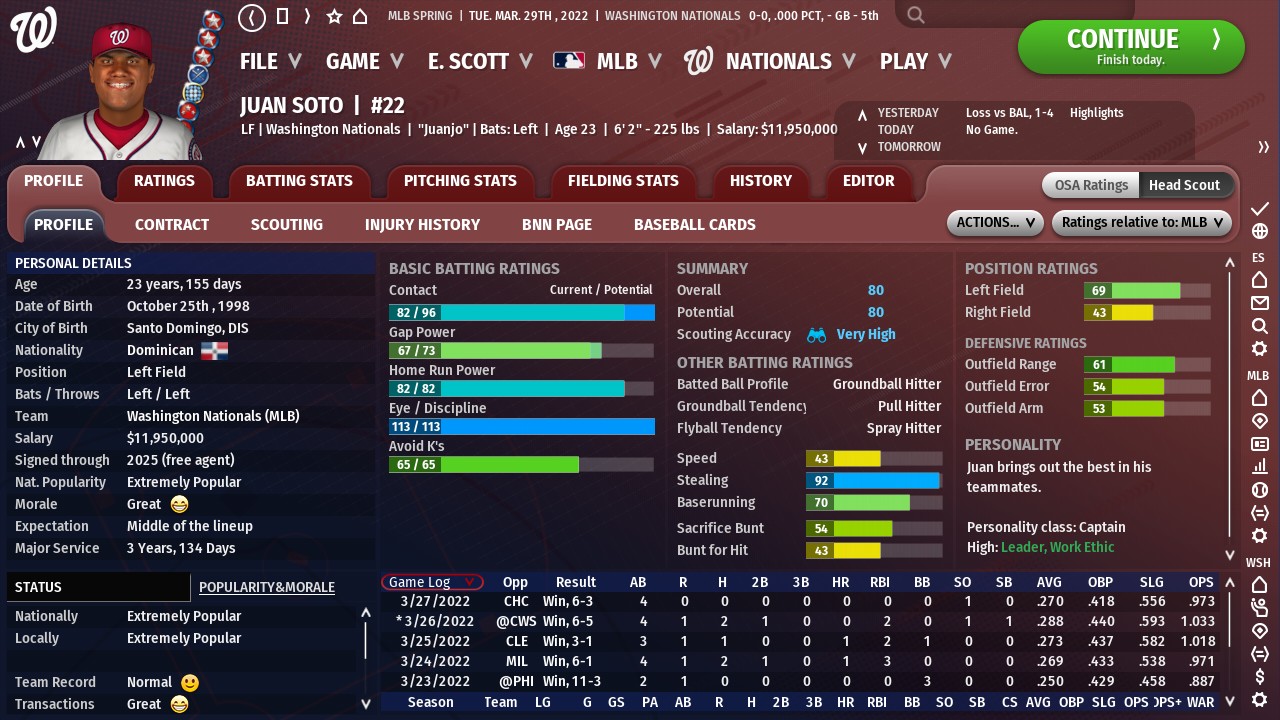Select the Head Scout ratings toggle
1280x720 pixels.
(1185, 185)
